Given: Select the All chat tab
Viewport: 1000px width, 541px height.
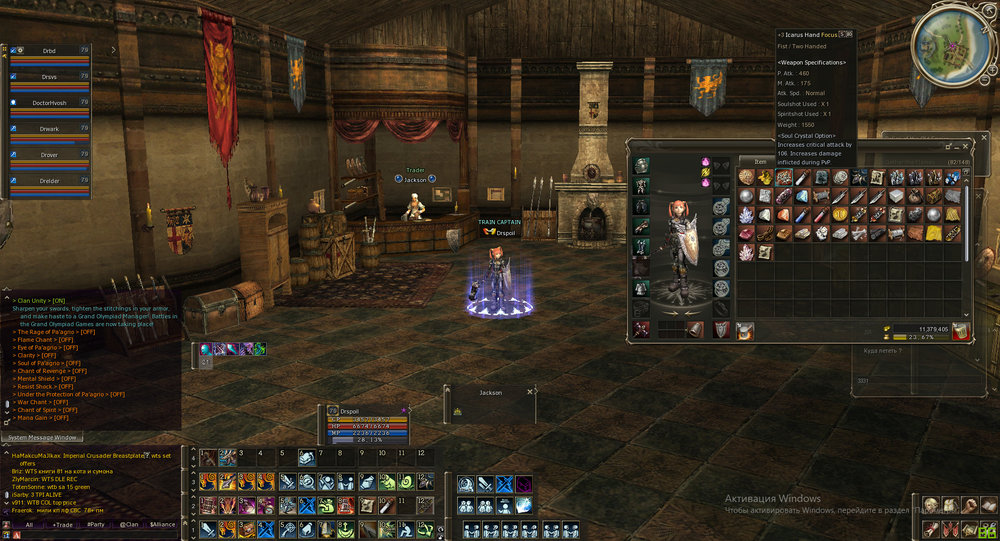Looking at the screenshot, I should tap(29, 524).
